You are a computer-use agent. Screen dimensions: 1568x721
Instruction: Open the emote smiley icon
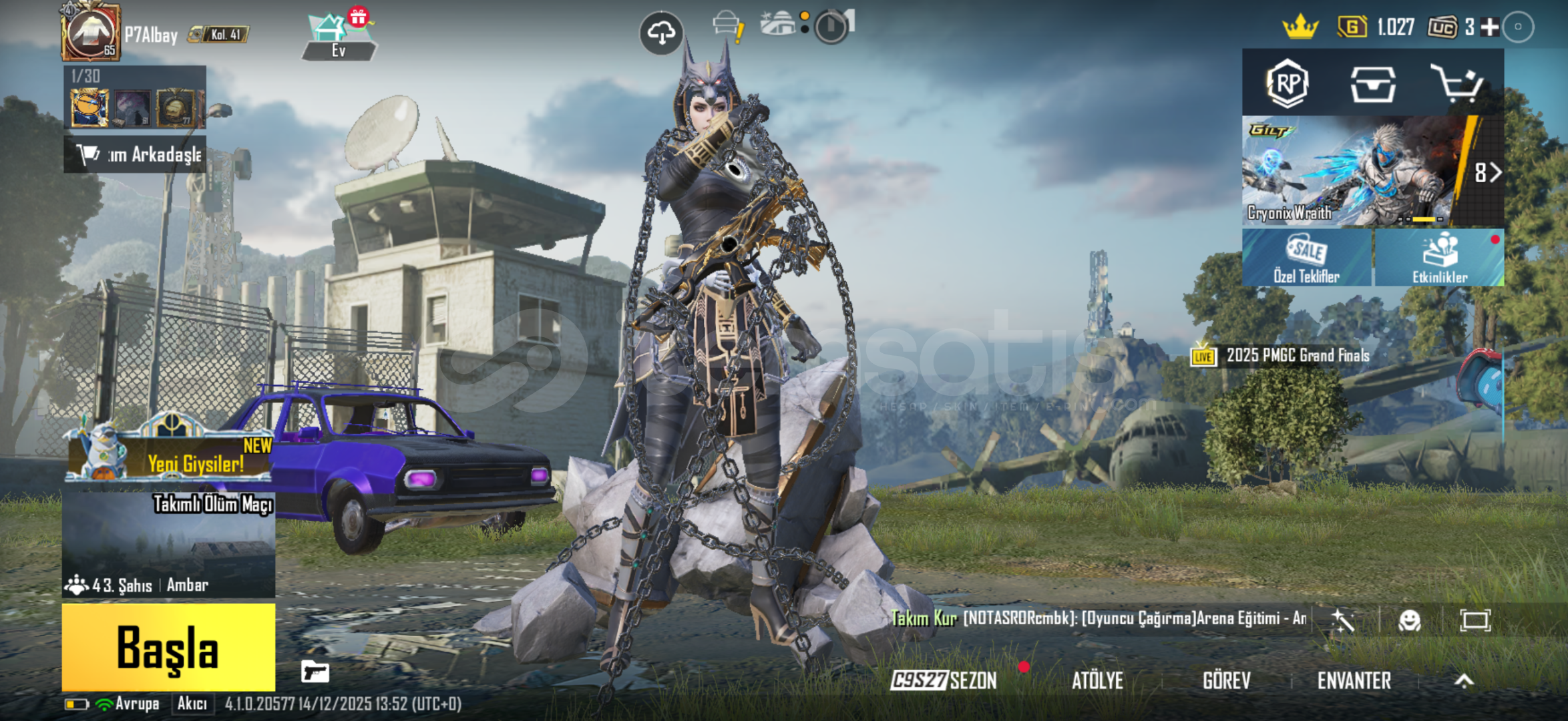(x=1409, y=620)
